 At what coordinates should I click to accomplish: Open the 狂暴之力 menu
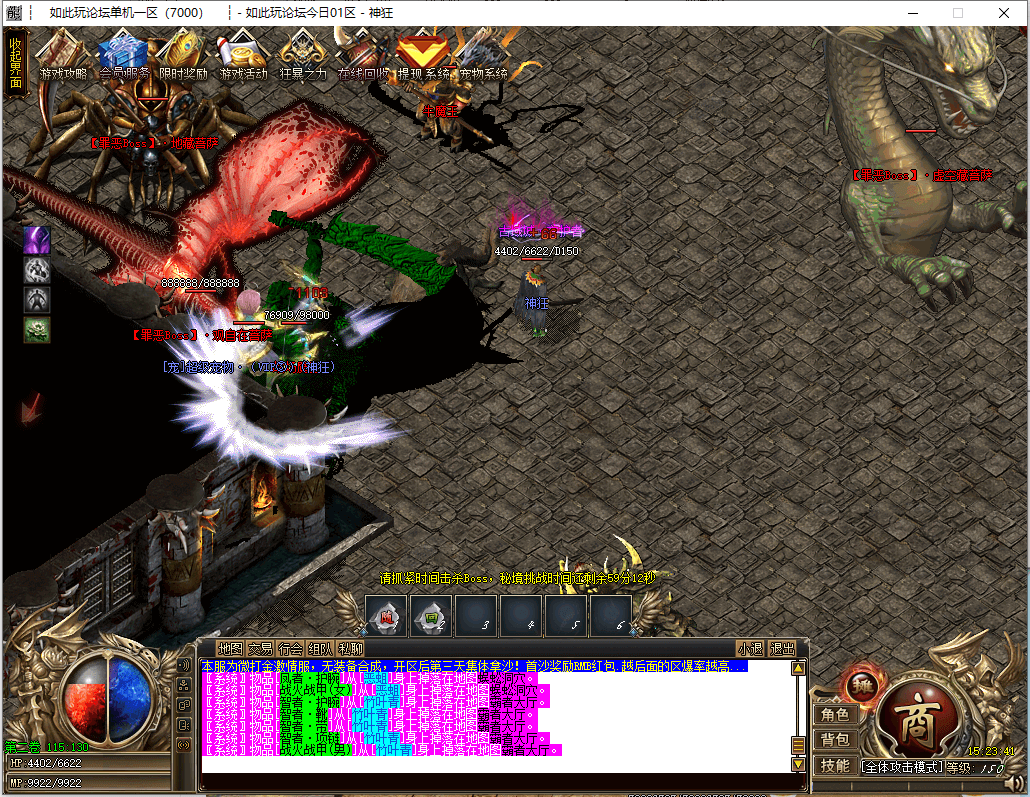pos(302,55)
